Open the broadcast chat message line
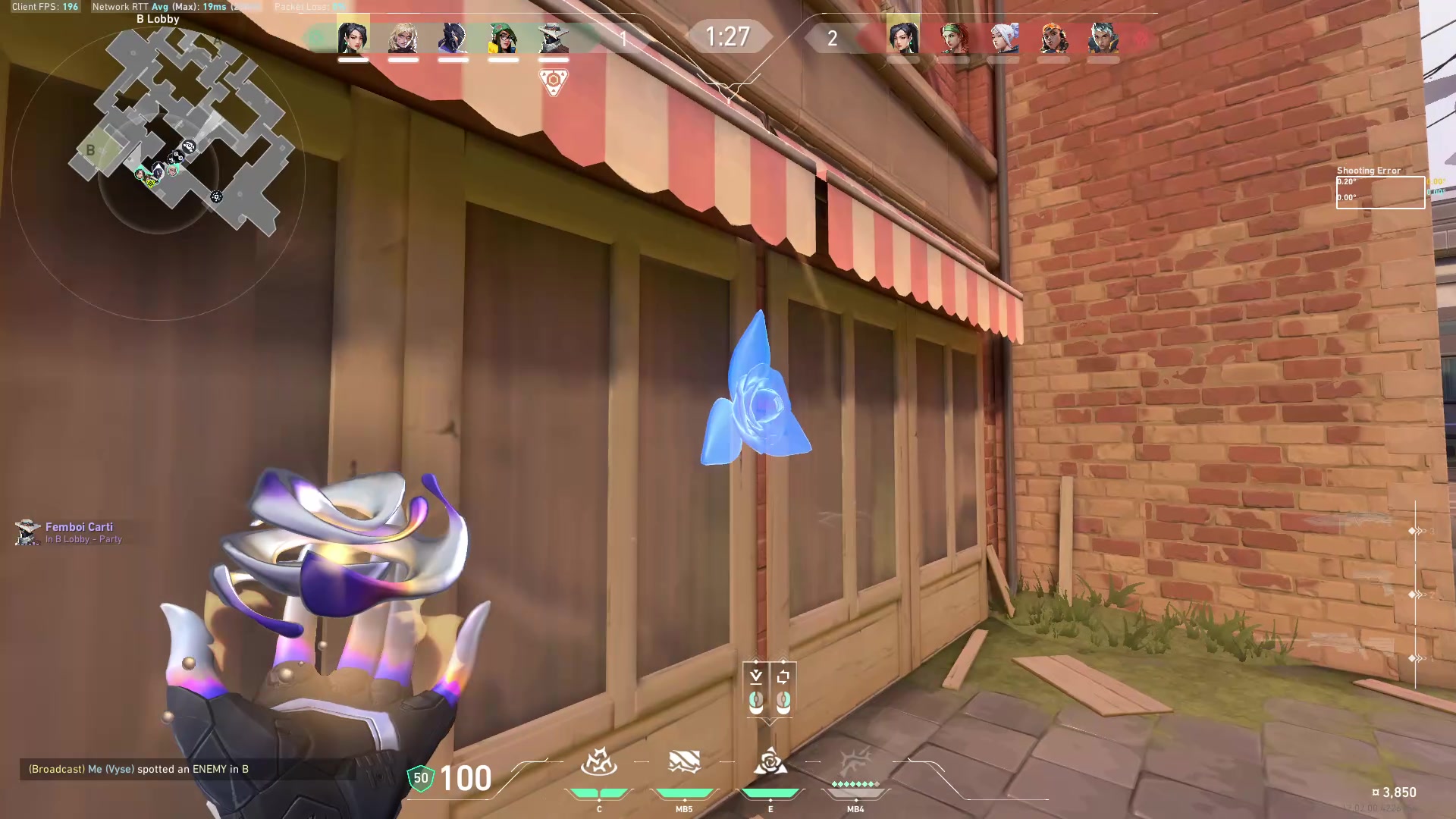The width and height of the screenshot is (1456, 819). click(139, 769)
